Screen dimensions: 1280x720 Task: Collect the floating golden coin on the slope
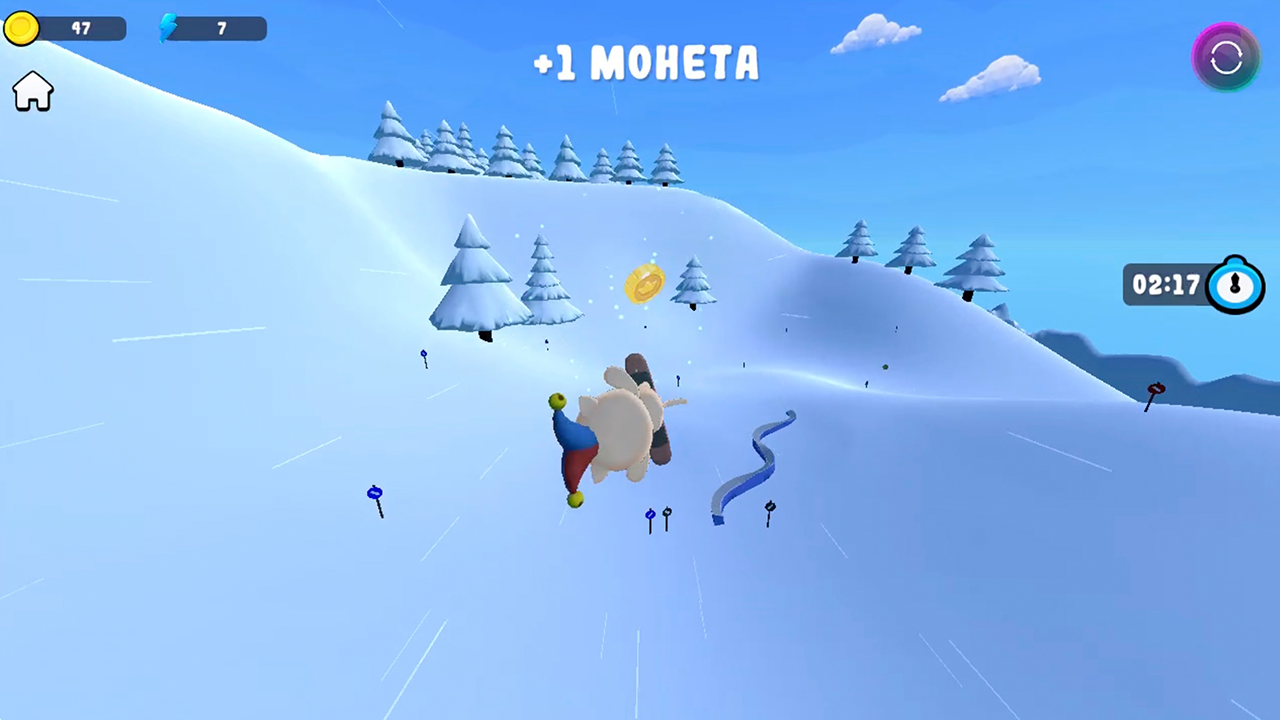point(645,284)
